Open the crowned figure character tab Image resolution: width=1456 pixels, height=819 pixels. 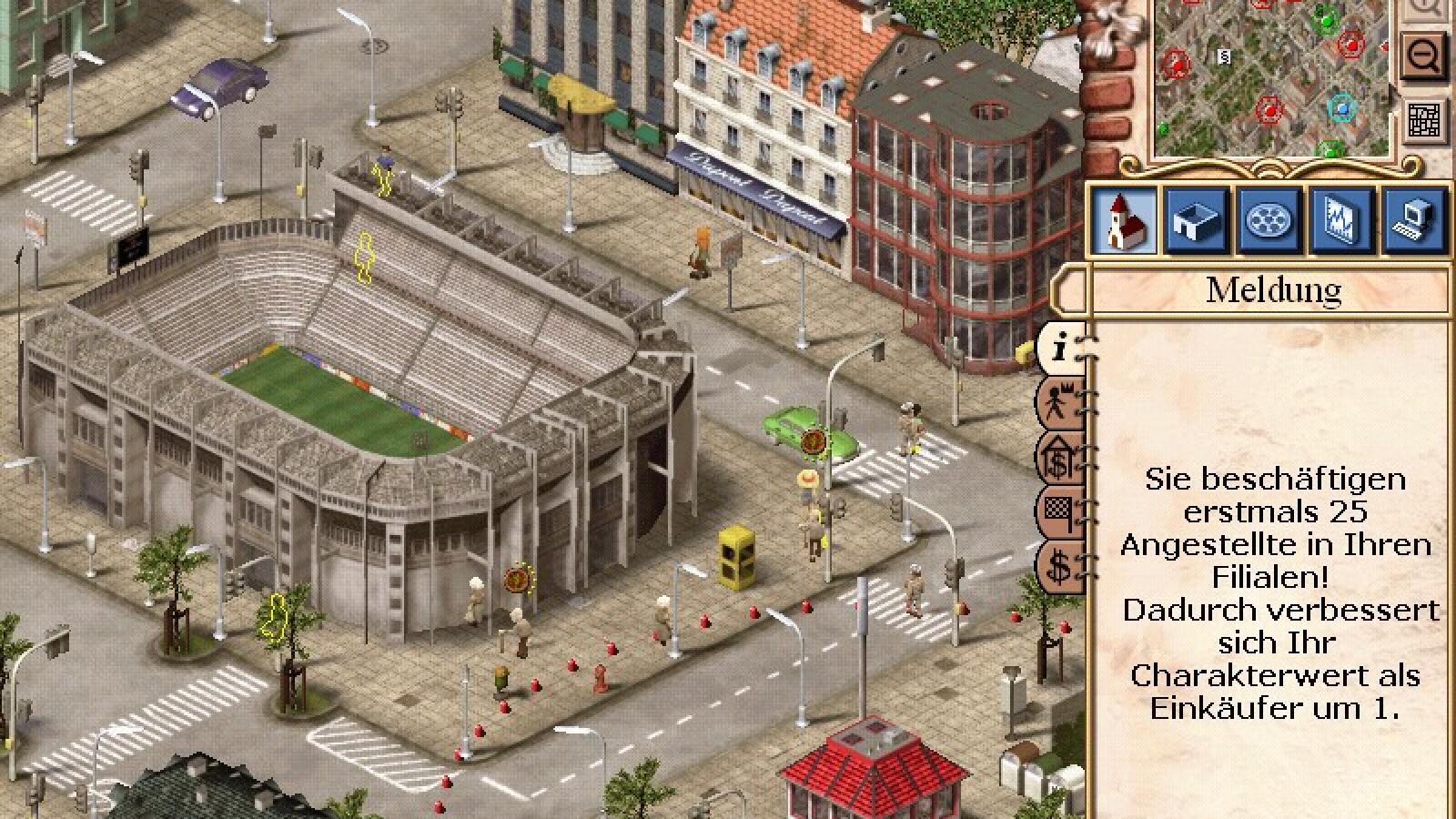pos(1061,402)
